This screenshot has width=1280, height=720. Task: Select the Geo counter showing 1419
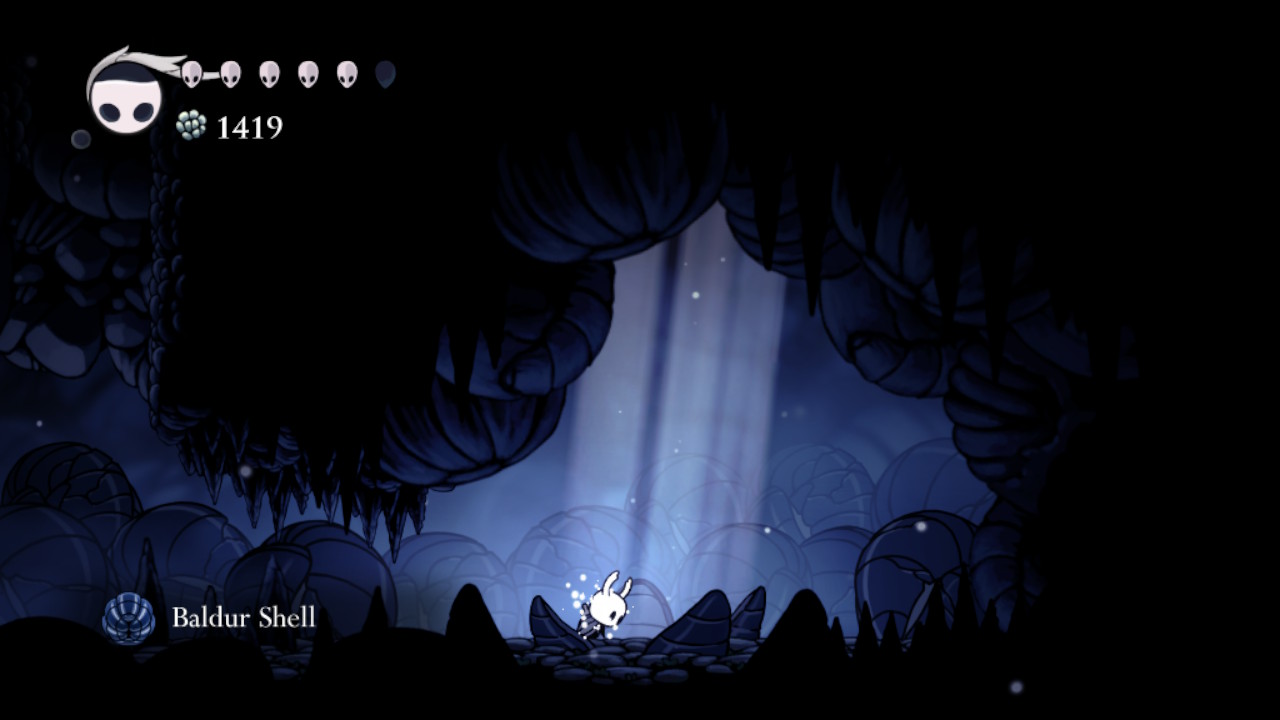[x=248, y=128]
